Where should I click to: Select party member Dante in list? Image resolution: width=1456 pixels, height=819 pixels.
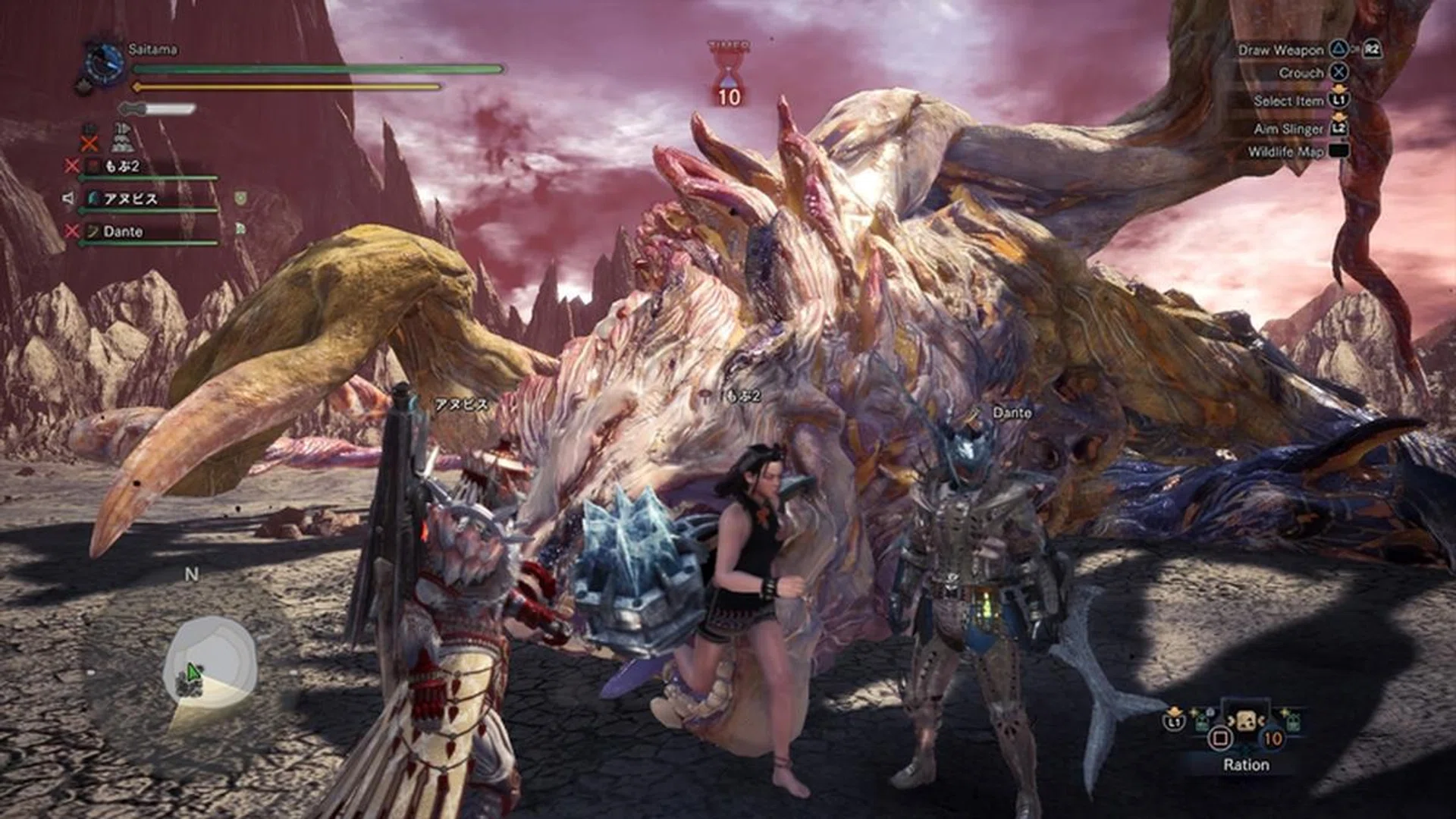(123, 232)
